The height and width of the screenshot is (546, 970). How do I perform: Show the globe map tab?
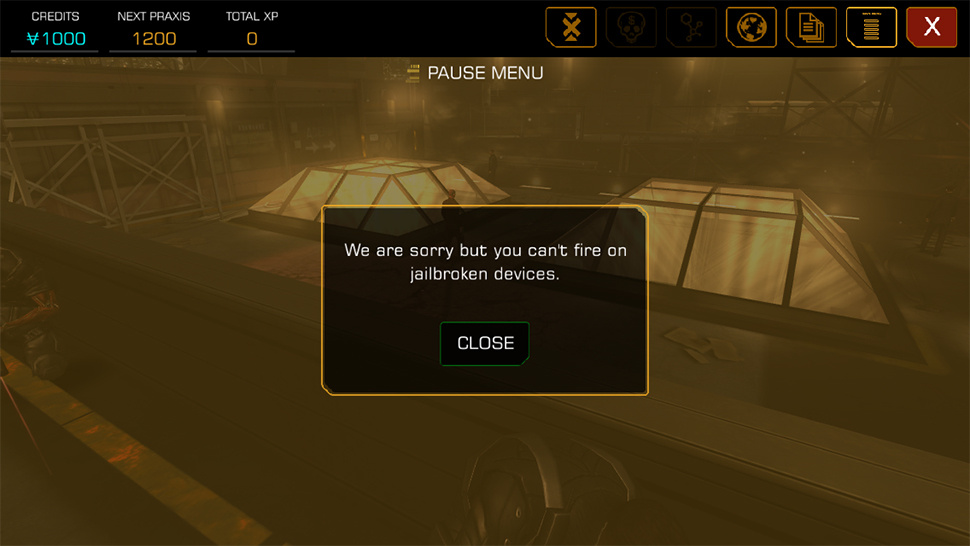tap(751, 27)
